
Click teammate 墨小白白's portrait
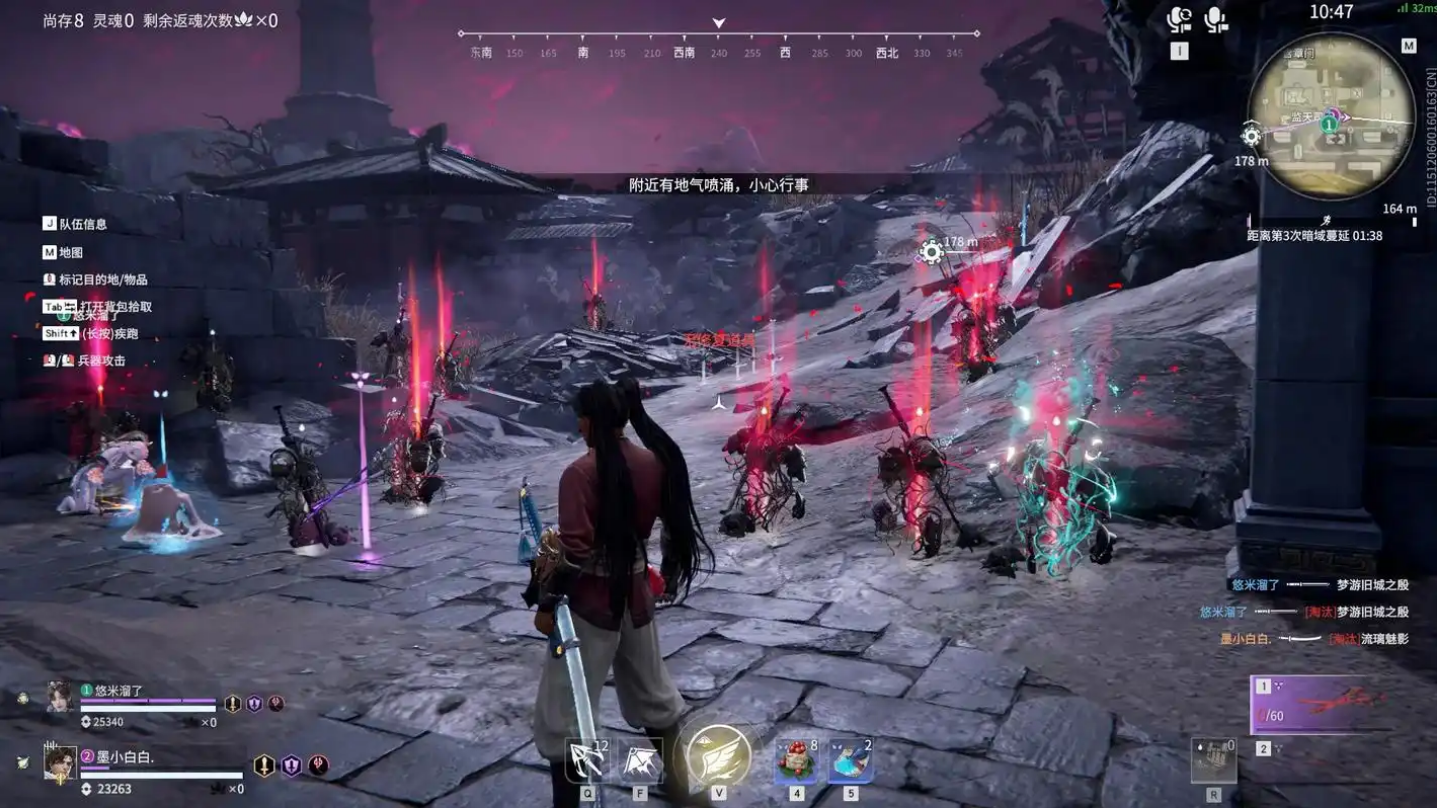point(60,763)
